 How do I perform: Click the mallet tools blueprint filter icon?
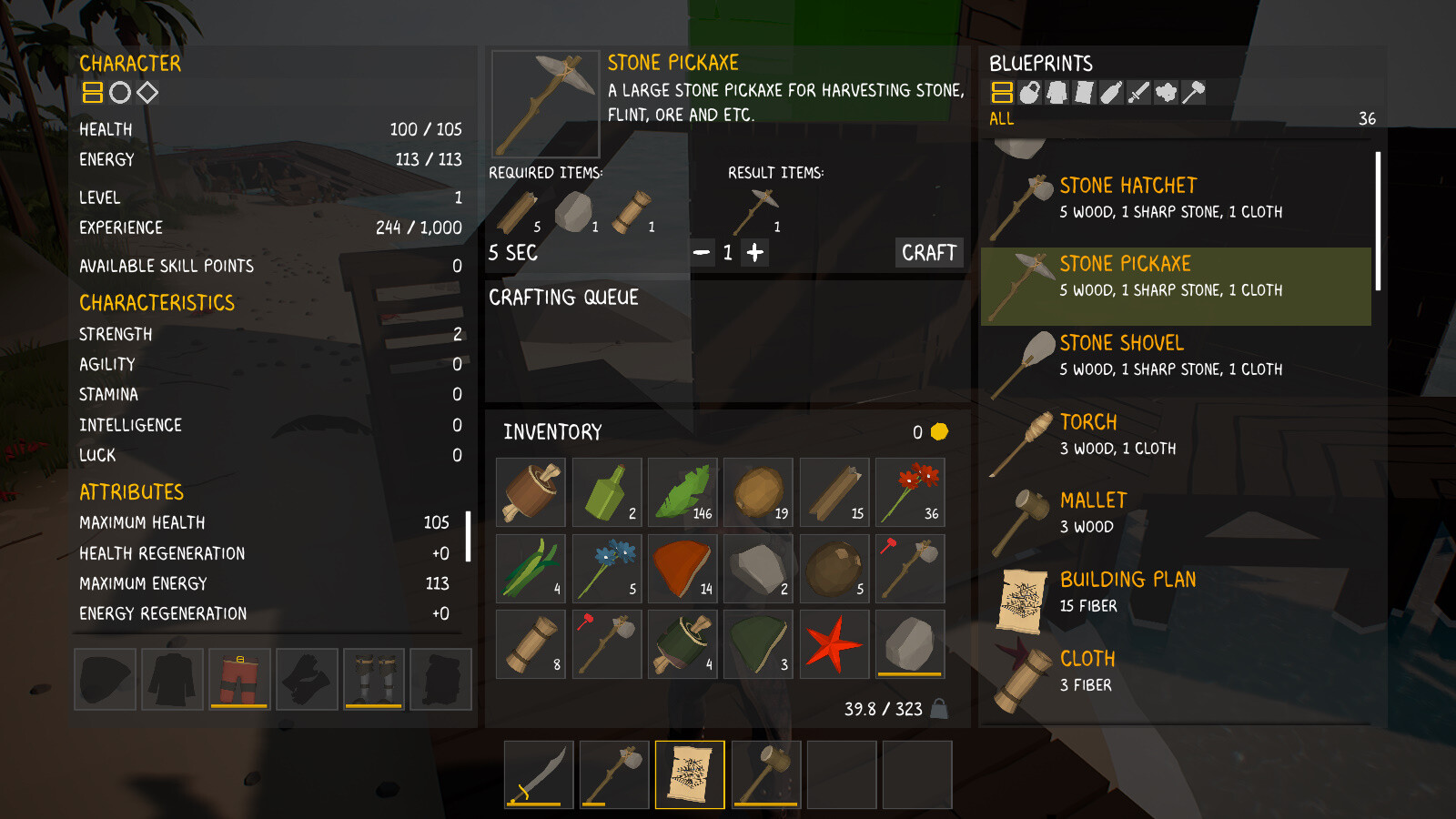[1193, 93]
